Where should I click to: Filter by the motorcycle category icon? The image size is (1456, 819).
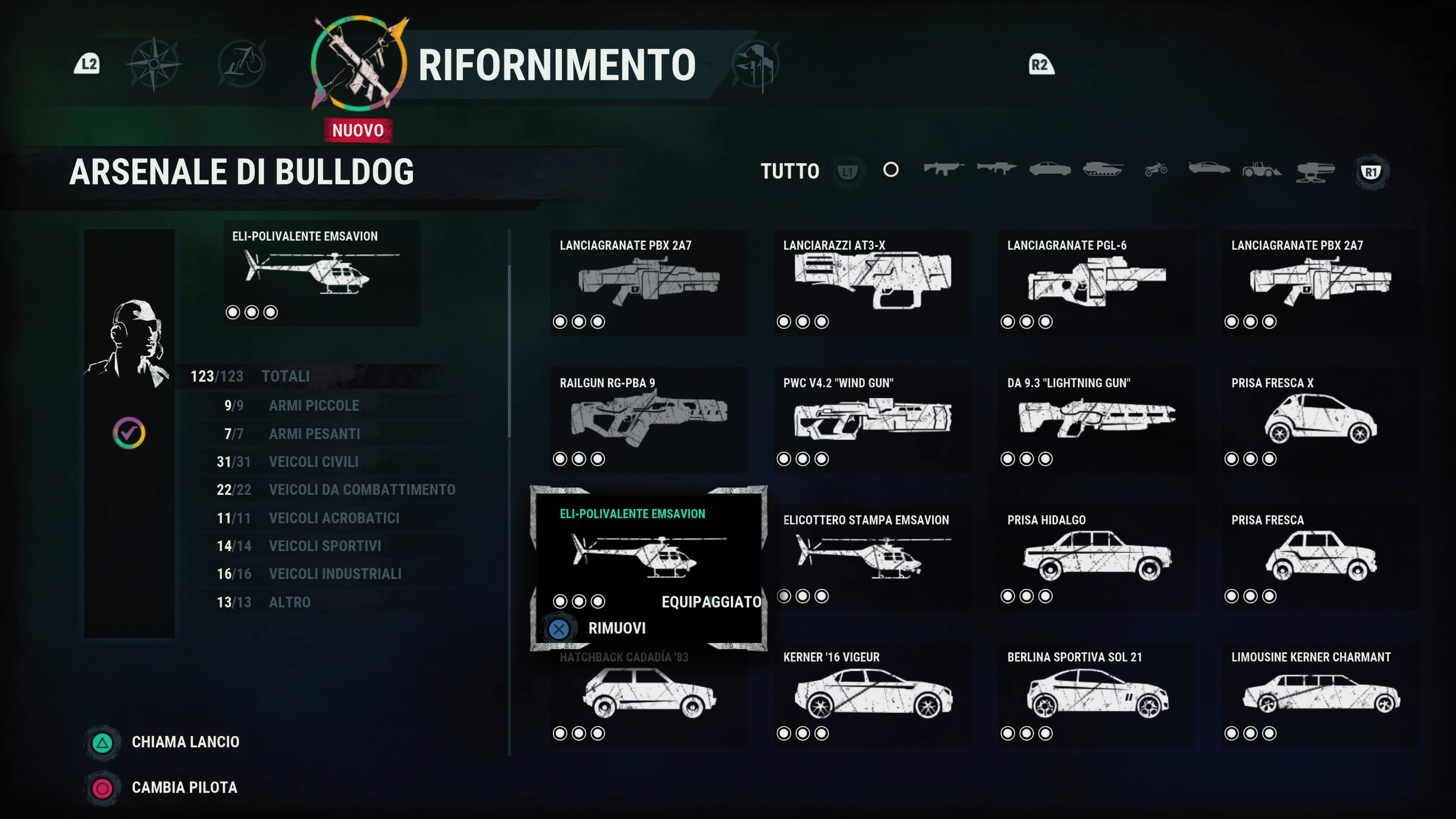1156,169
